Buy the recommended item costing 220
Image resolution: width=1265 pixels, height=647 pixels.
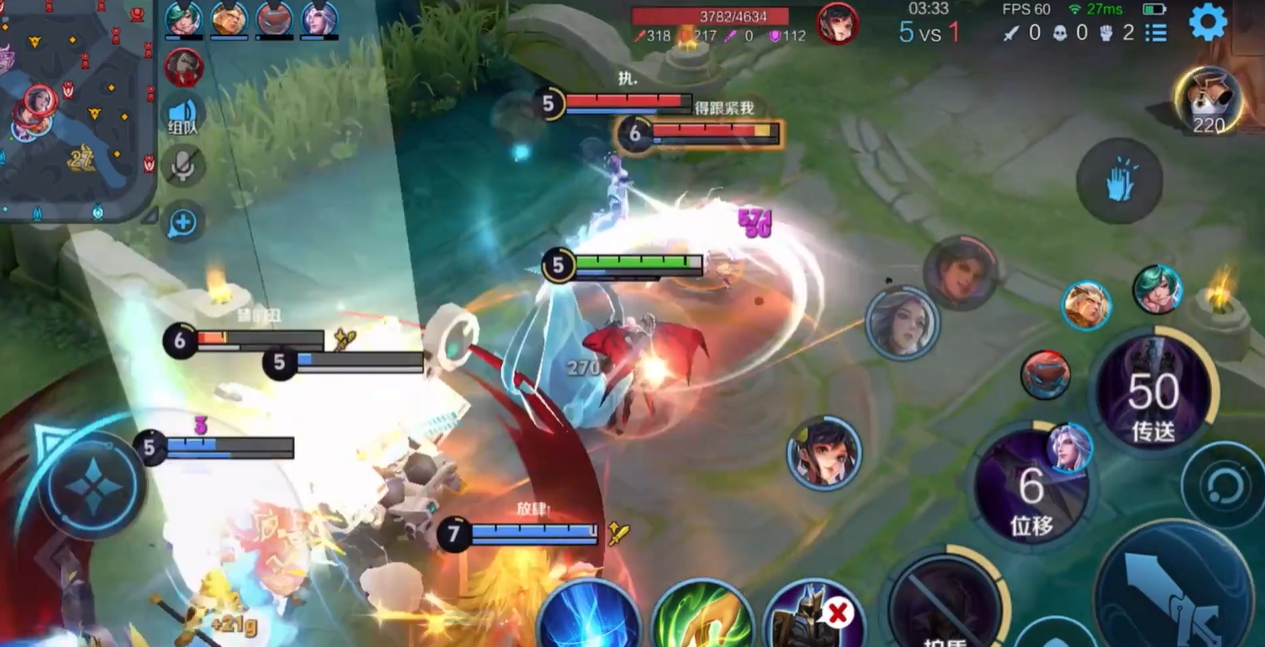pos(1208,100)
